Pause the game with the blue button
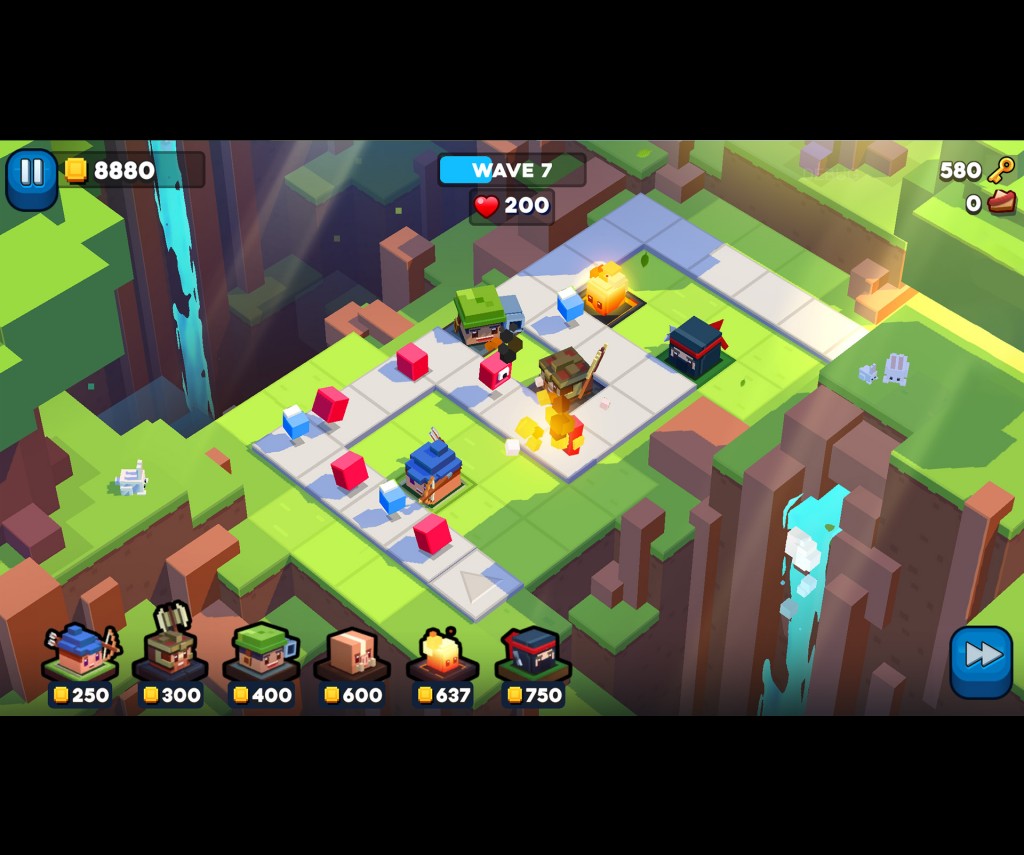 32,176
